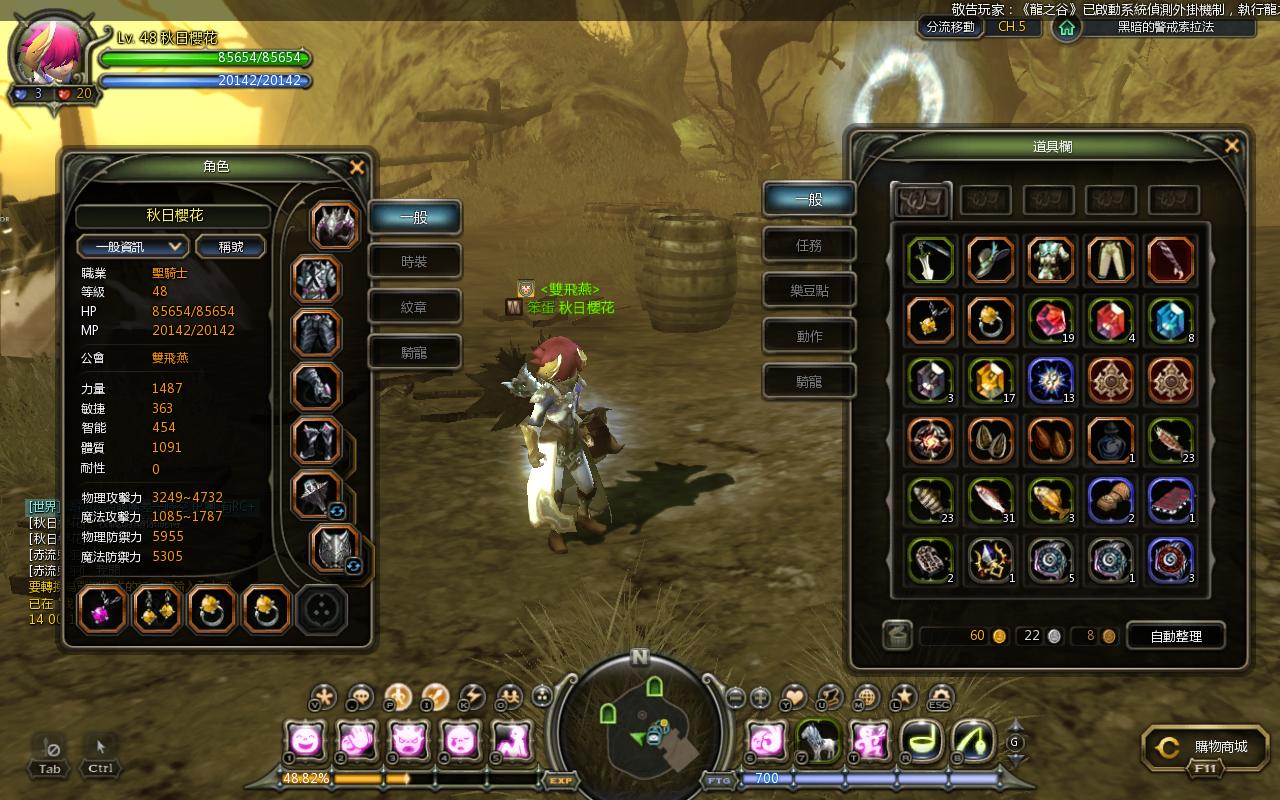This screenshot has height=800, width=1280.
Task: Select the white trousers item slot
Action: 1110,260
